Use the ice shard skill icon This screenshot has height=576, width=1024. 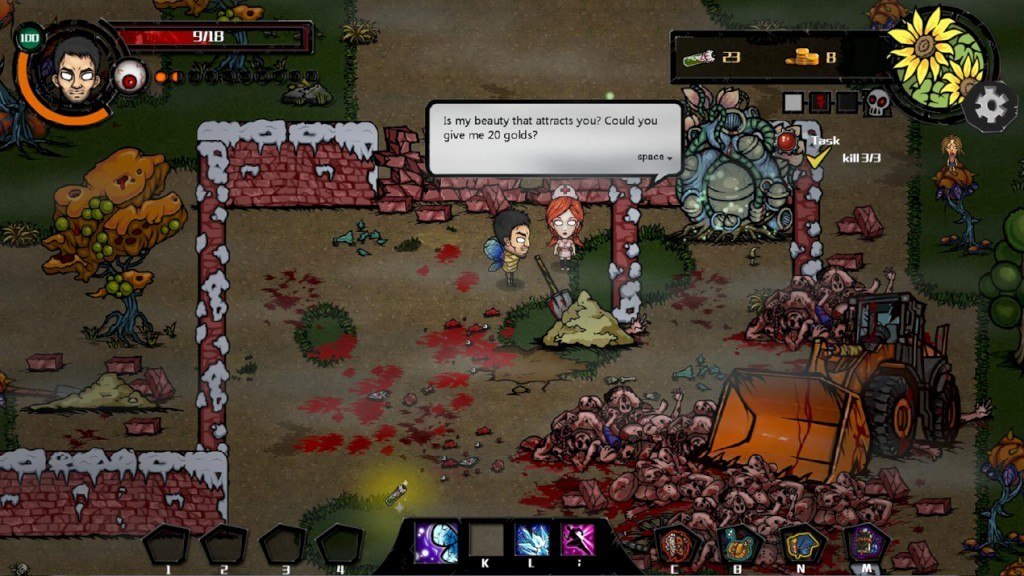(x=532, y=540)
